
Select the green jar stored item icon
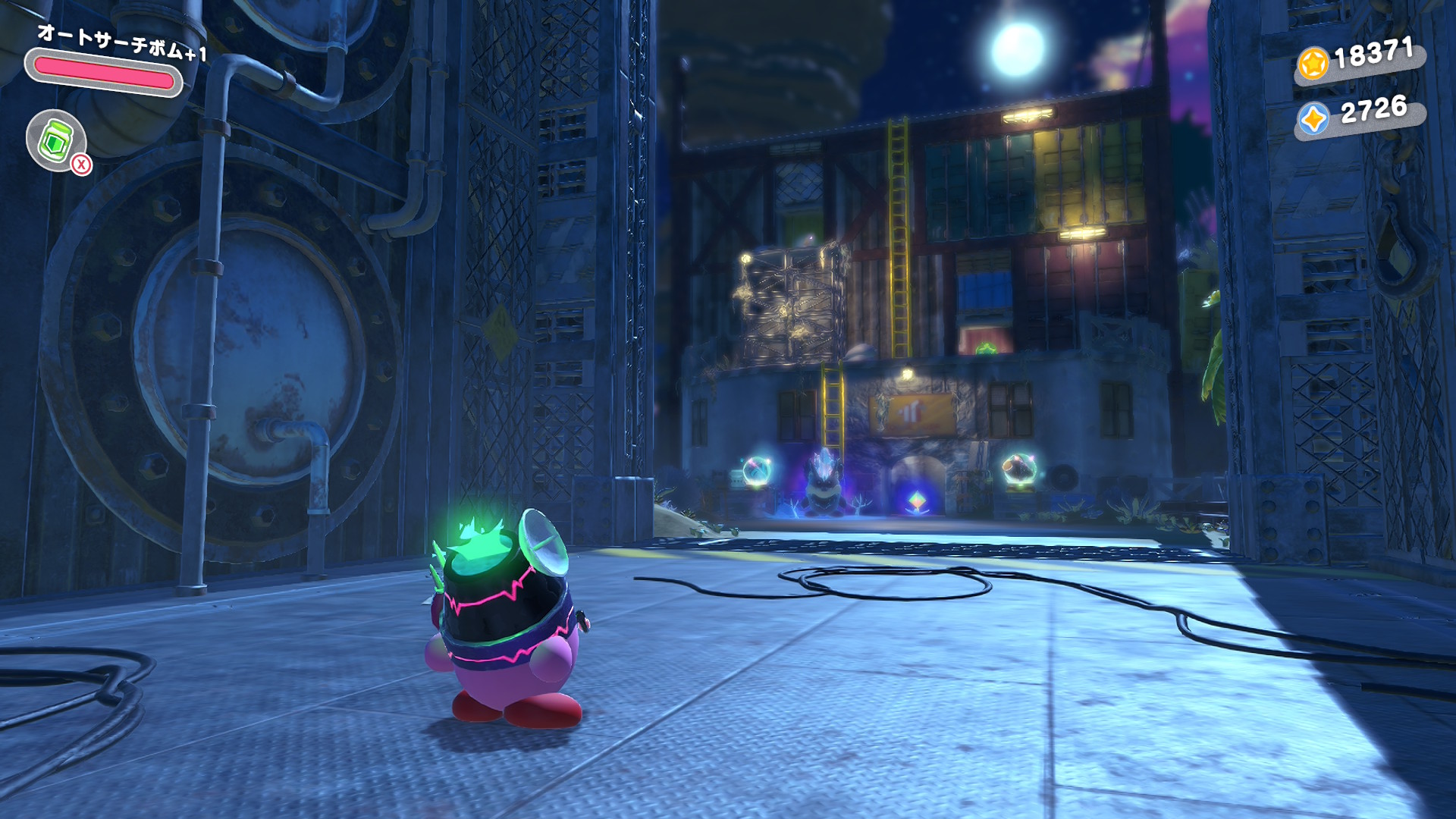pos(55,140)
